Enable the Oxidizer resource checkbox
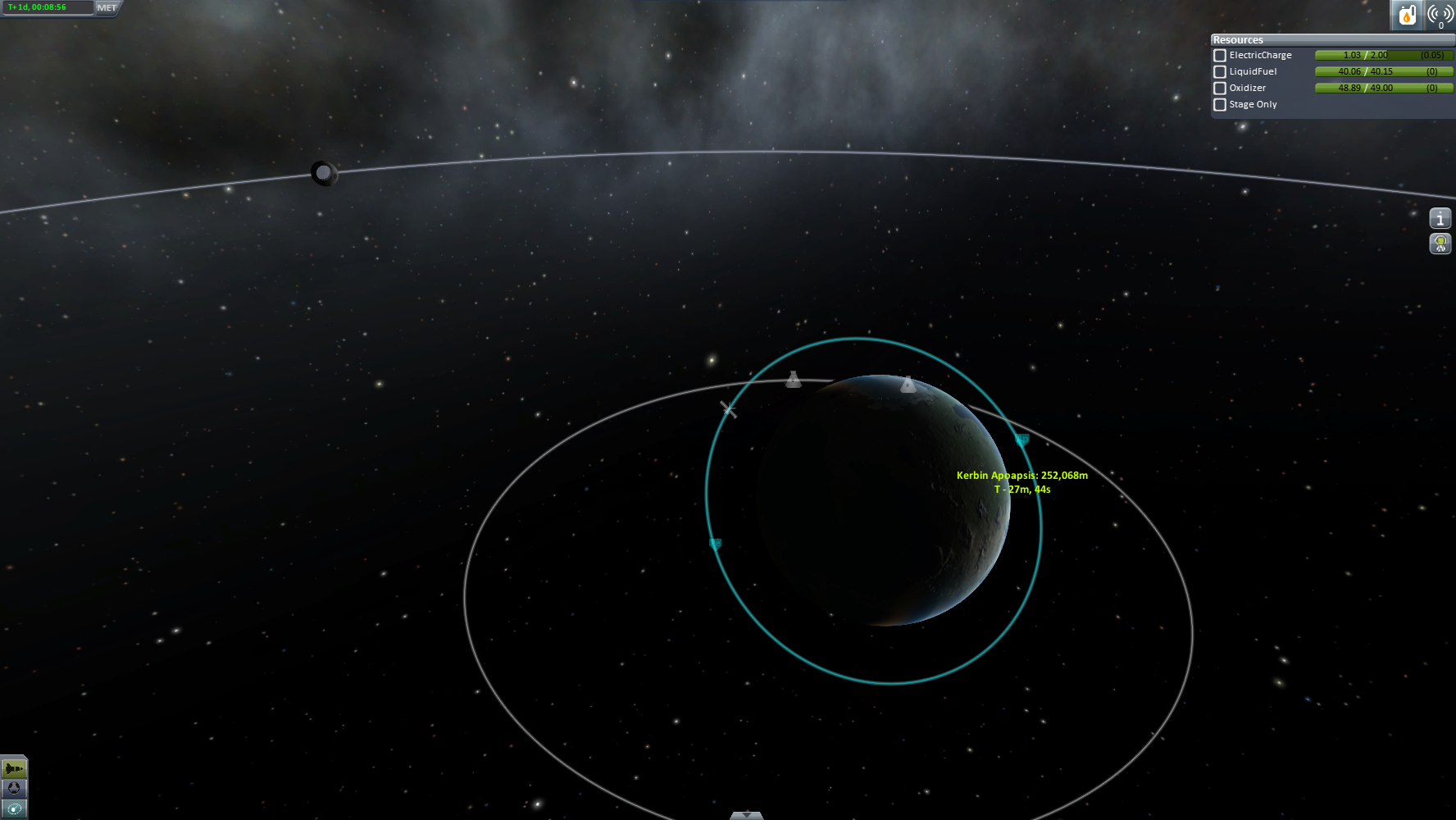1456x820 pixels. click(x=1220, y=89)
